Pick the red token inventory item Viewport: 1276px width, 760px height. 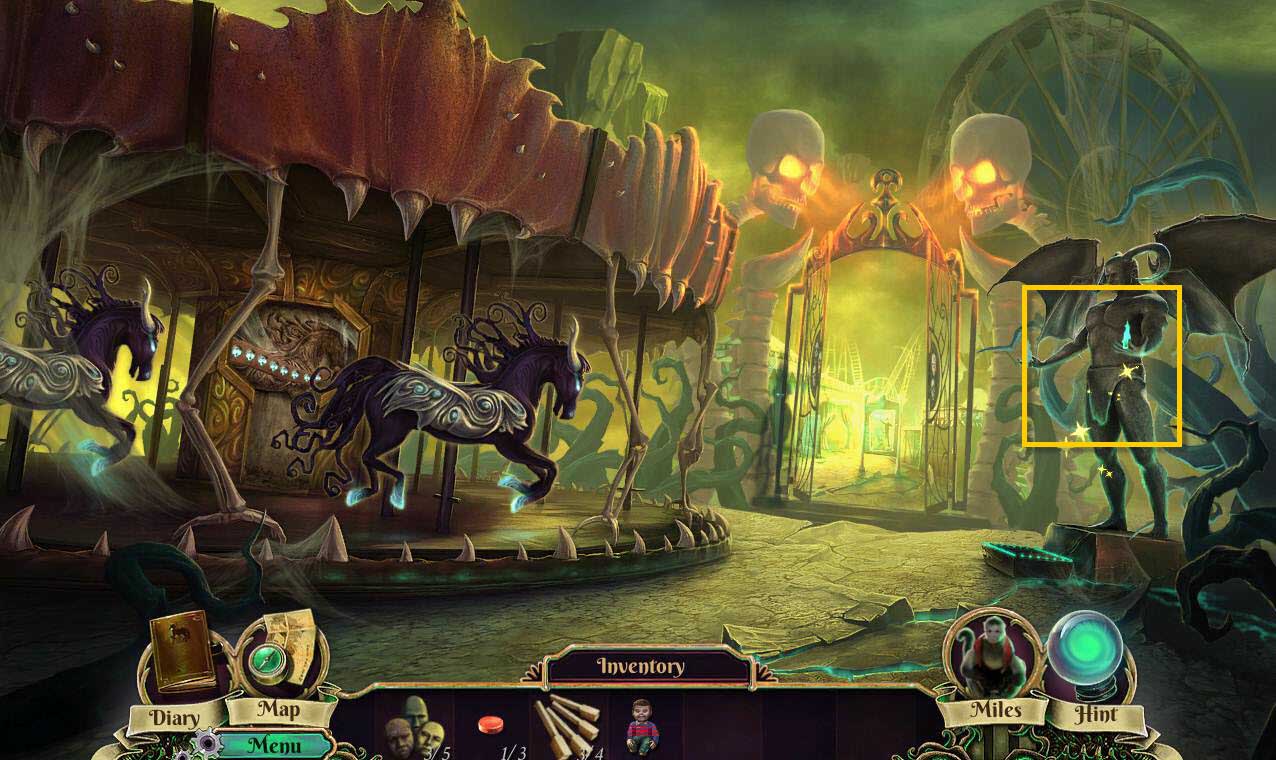[x=490, y=724]
